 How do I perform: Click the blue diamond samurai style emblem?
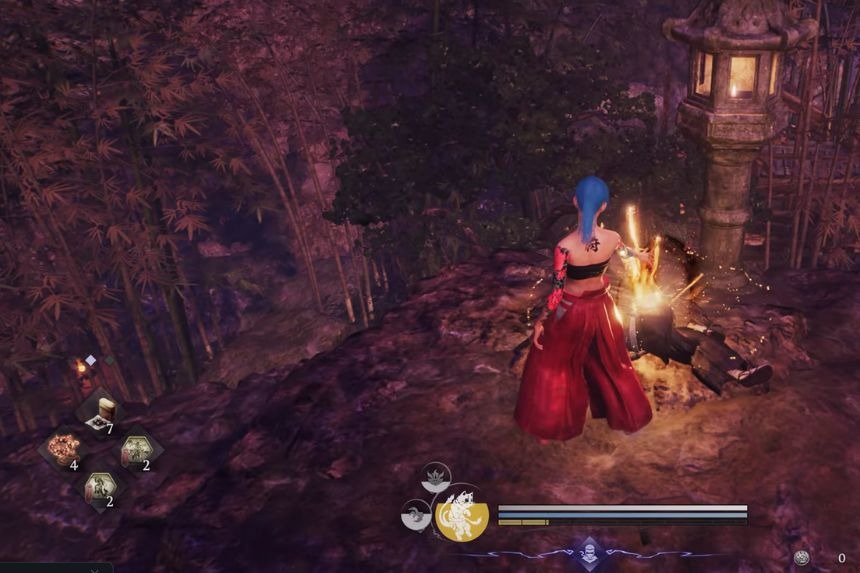tap(590, 554)
